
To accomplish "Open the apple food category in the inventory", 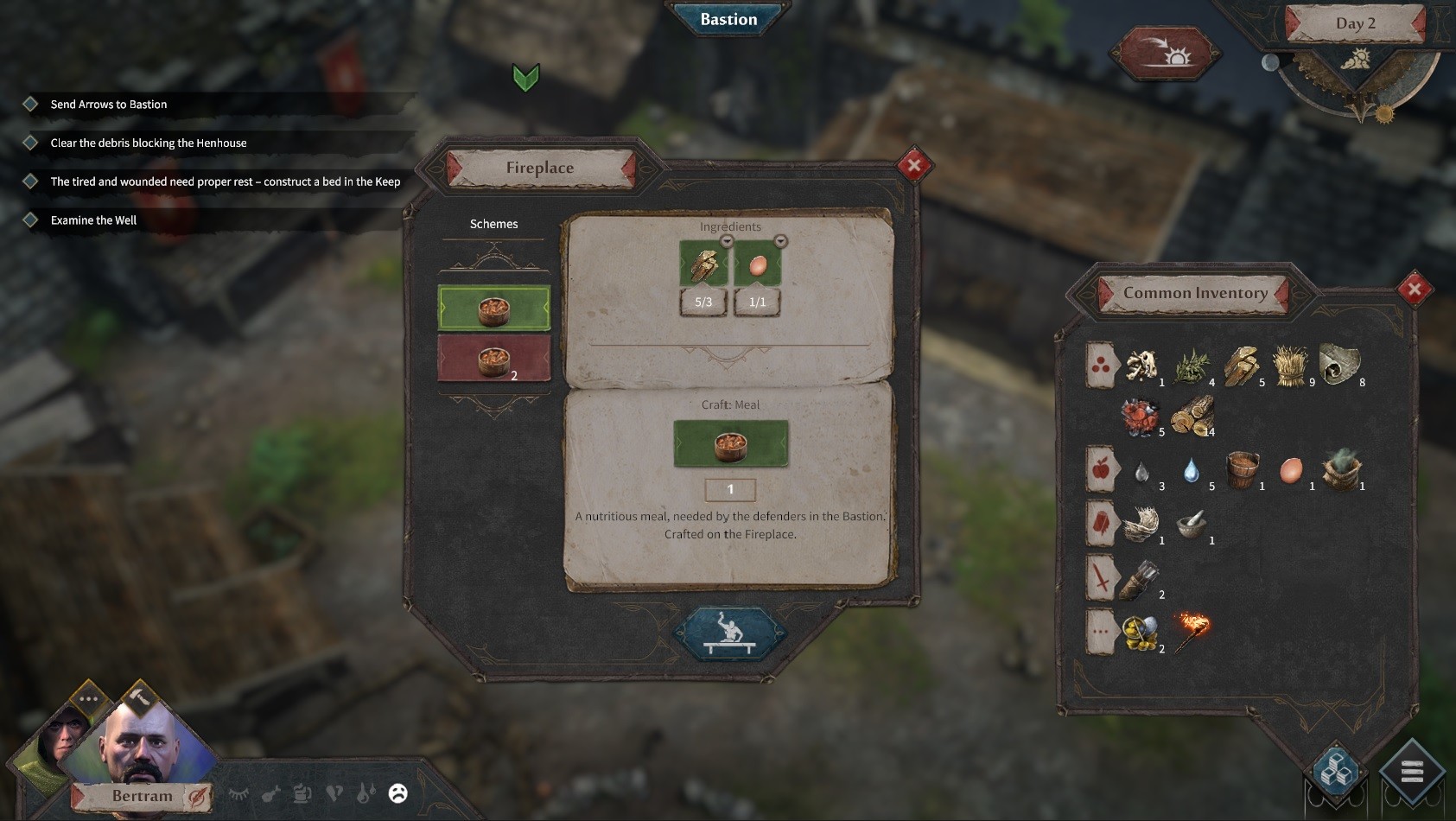I will (1100, 472).
